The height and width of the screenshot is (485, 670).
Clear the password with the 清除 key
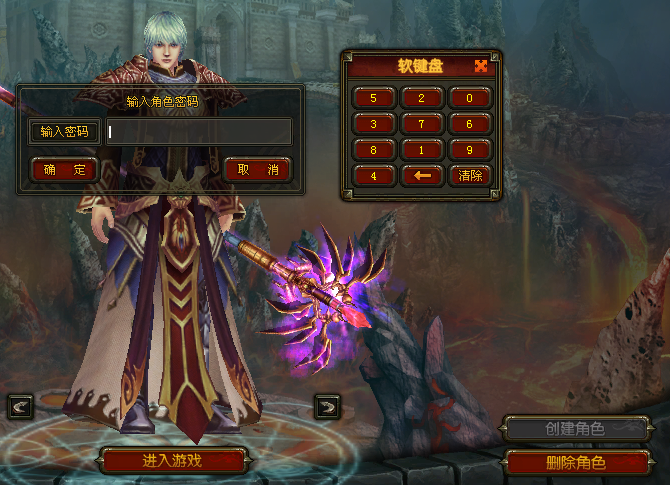(469, 176)
